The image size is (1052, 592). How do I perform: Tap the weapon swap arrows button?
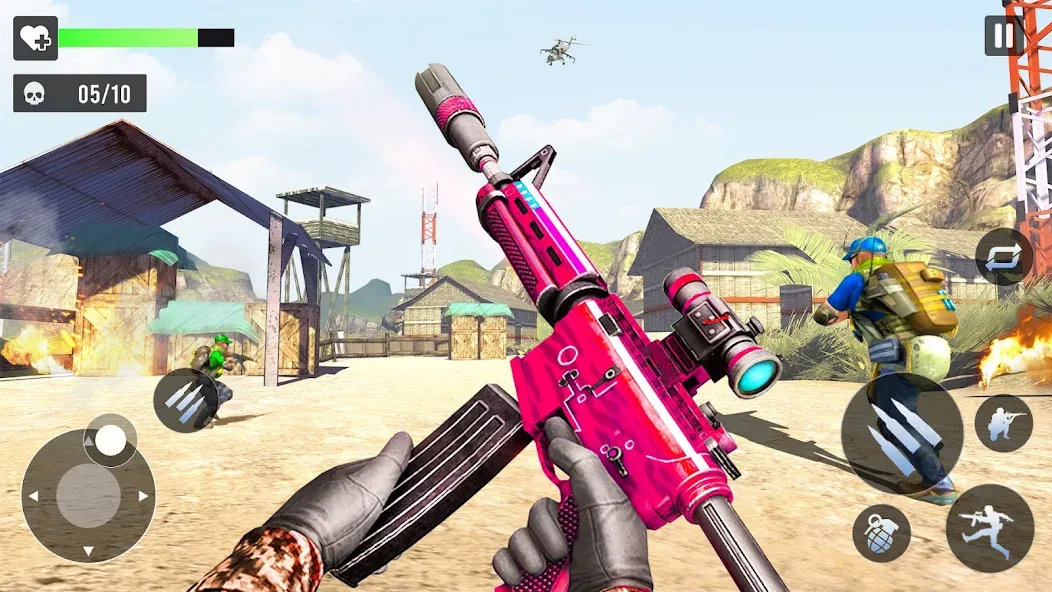pyautogui.click(x=1004, y=257)
